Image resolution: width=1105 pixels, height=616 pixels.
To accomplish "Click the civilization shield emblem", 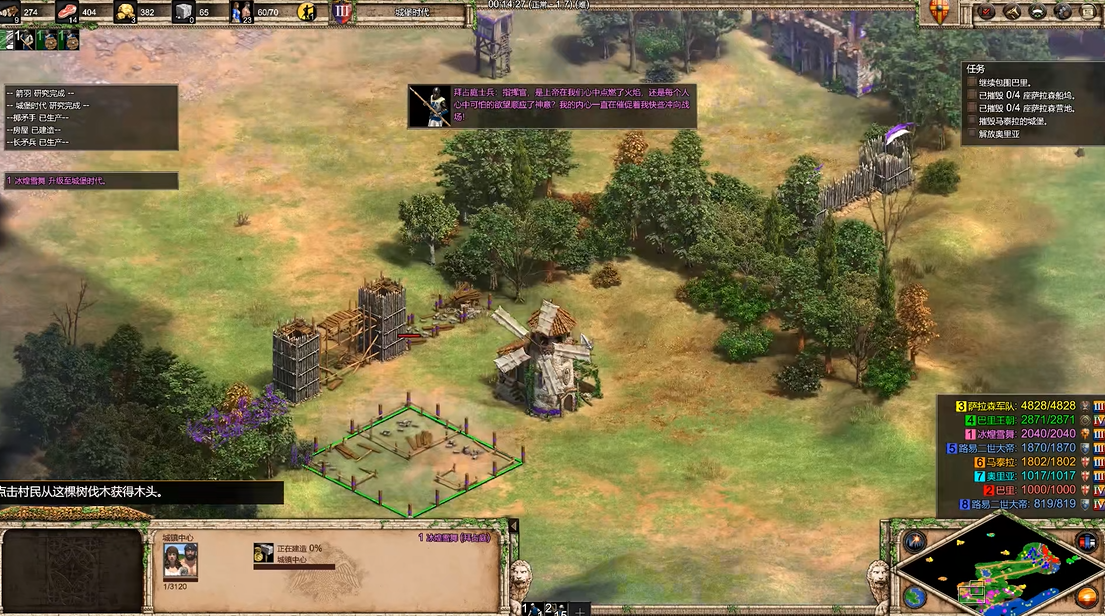I will point(937,12).
